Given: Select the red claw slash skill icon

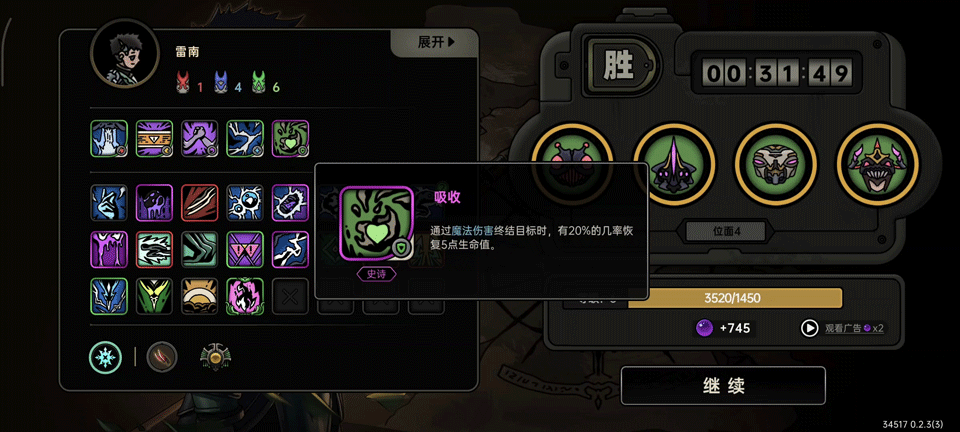Looking at the screenshot, I should (x=200, y=202).
